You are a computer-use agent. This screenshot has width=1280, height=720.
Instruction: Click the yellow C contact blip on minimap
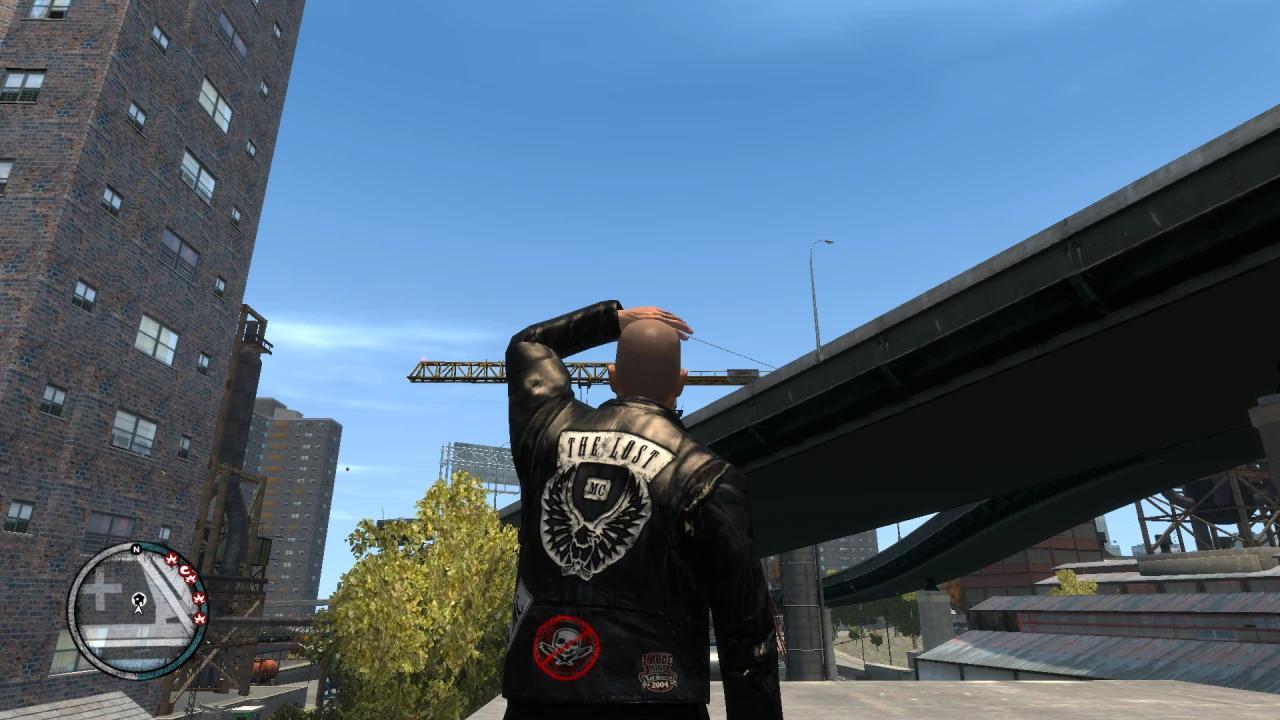click(x=185, y=570)
